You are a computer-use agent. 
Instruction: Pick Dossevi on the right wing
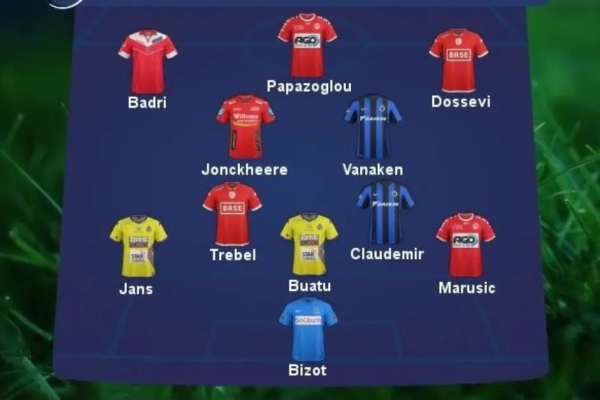pyautogui.click(x=458, y=60)
